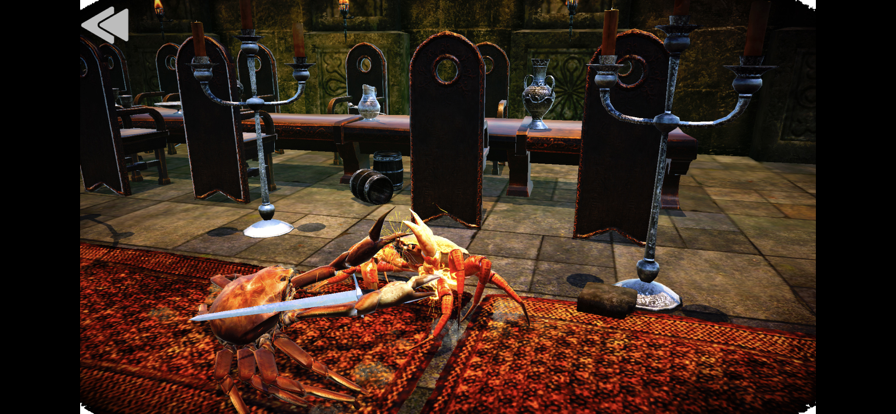
Task: Tap the double-arrow back button
Action: tap(105, 24)
